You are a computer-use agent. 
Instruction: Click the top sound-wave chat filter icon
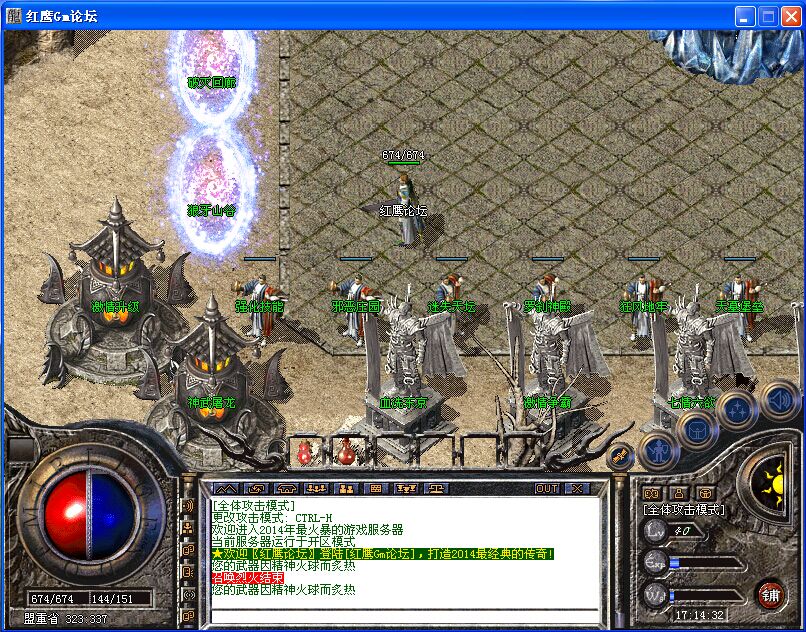click(x=187, y=506)
